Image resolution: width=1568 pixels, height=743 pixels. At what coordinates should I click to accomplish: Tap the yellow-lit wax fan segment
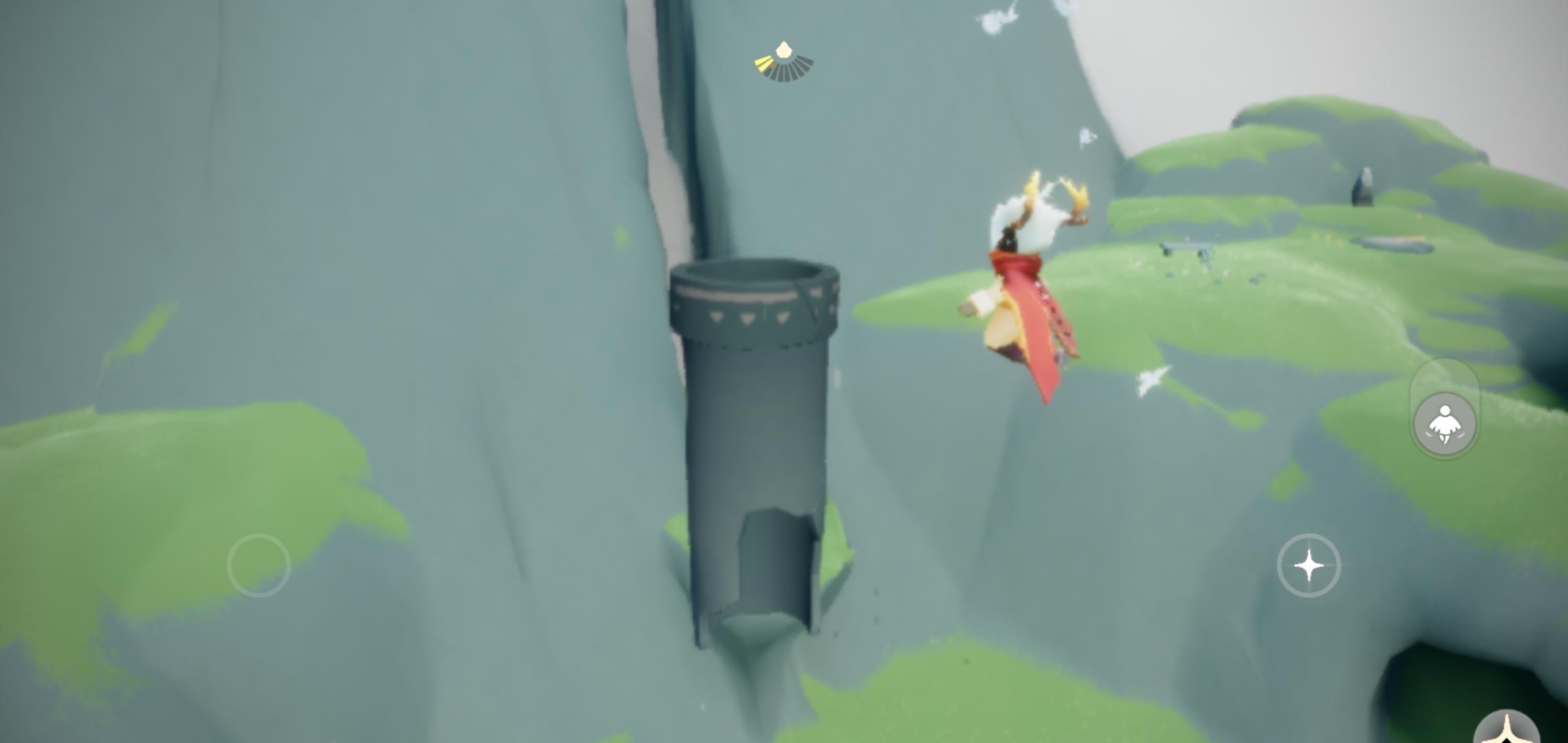tap(765, 63)
